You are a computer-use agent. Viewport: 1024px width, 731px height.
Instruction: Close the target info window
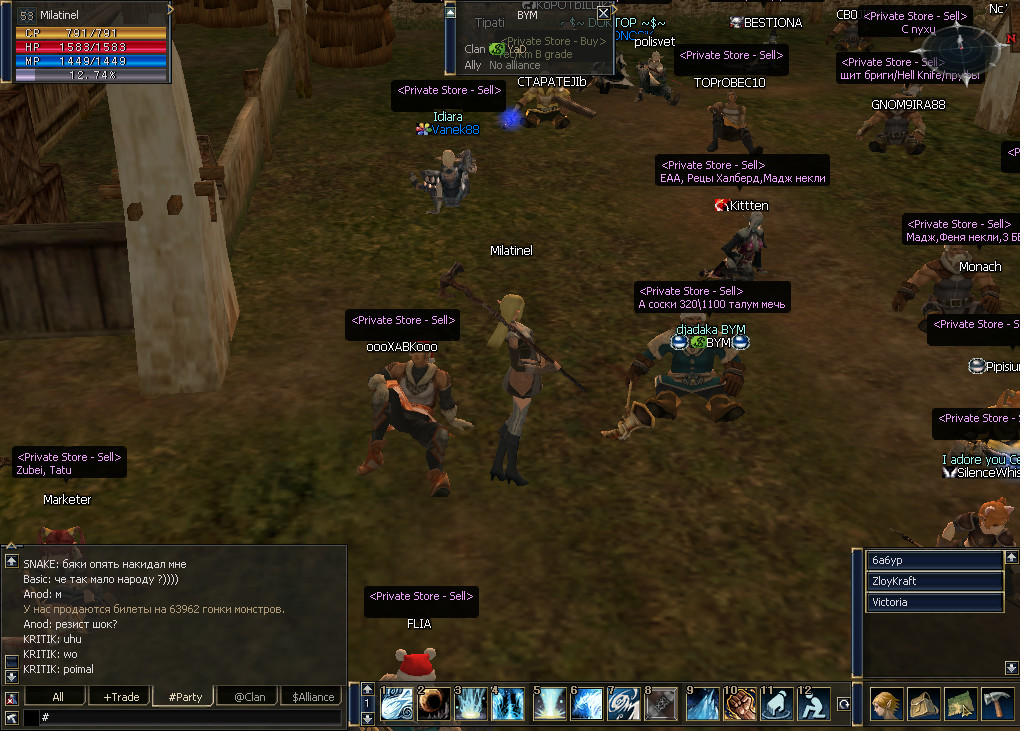(603, 13)
